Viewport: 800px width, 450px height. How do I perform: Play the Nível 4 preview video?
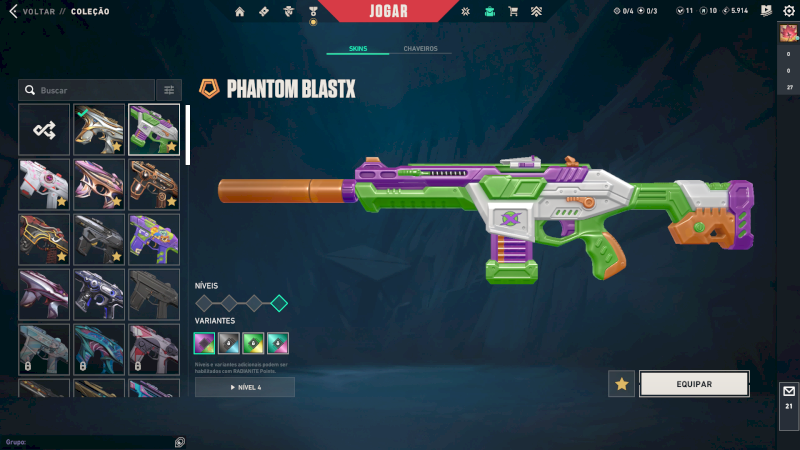pyautogui.click(x=245, y=387)
